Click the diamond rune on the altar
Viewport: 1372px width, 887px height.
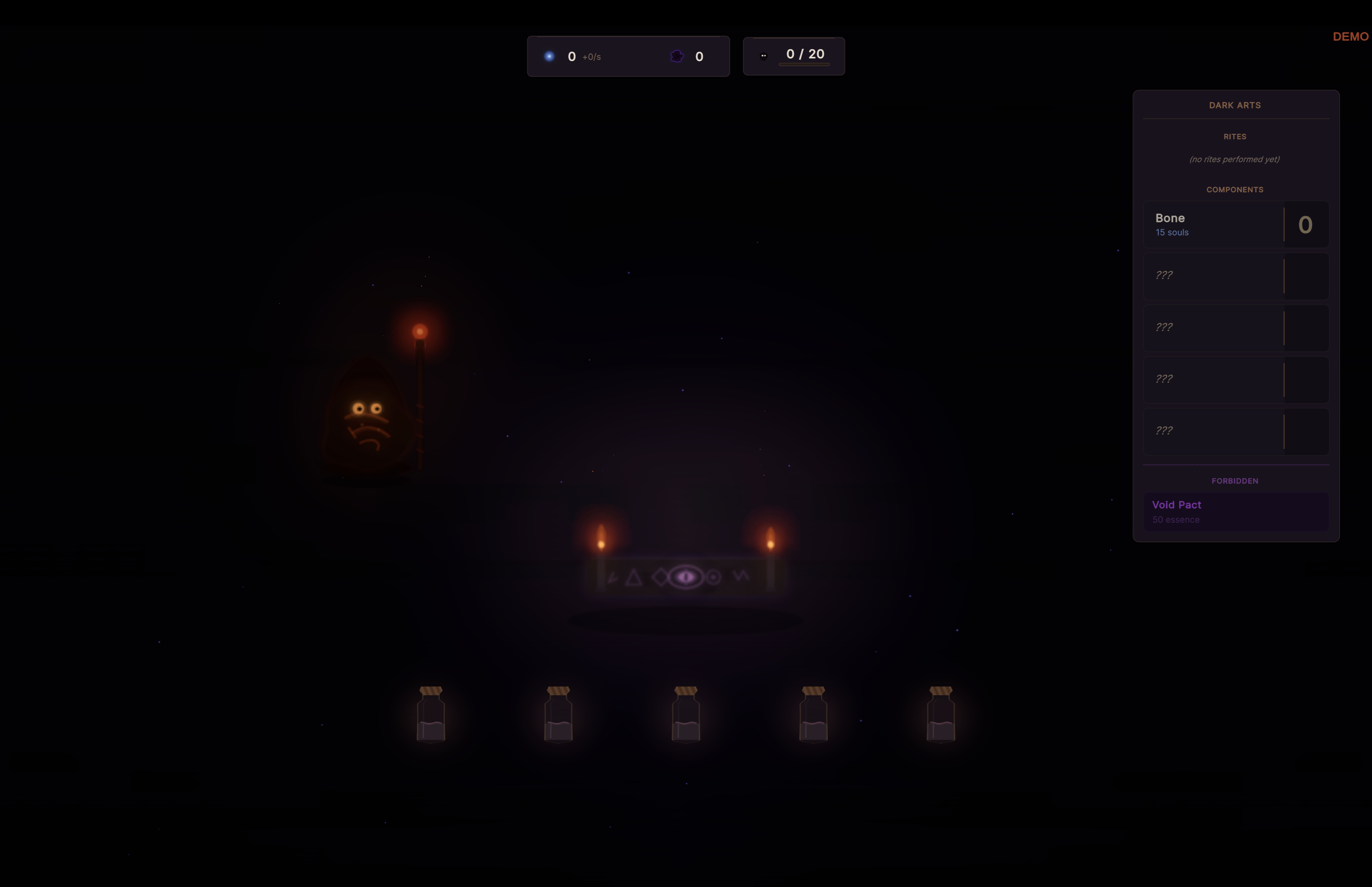coord(660,577)
